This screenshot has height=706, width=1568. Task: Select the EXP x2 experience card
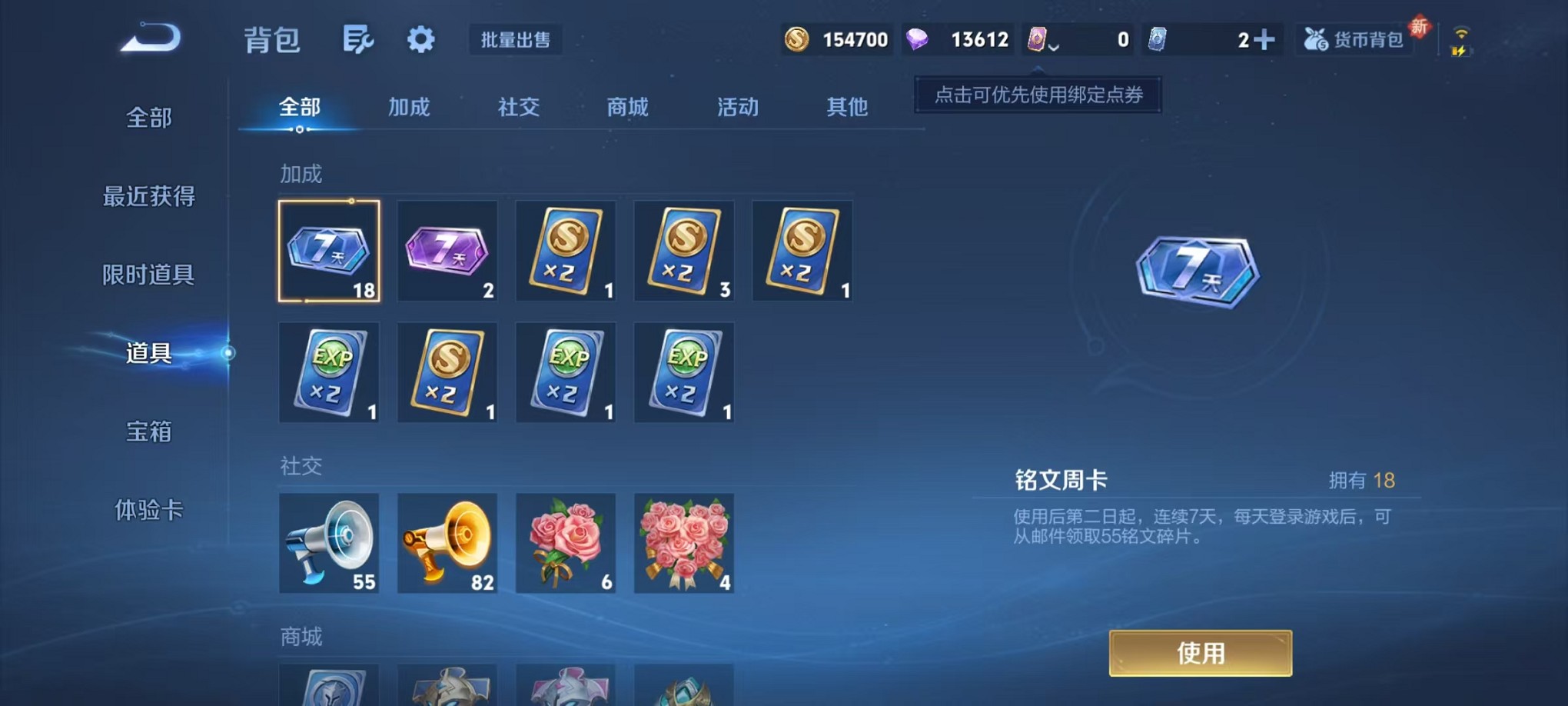[329, 372]
